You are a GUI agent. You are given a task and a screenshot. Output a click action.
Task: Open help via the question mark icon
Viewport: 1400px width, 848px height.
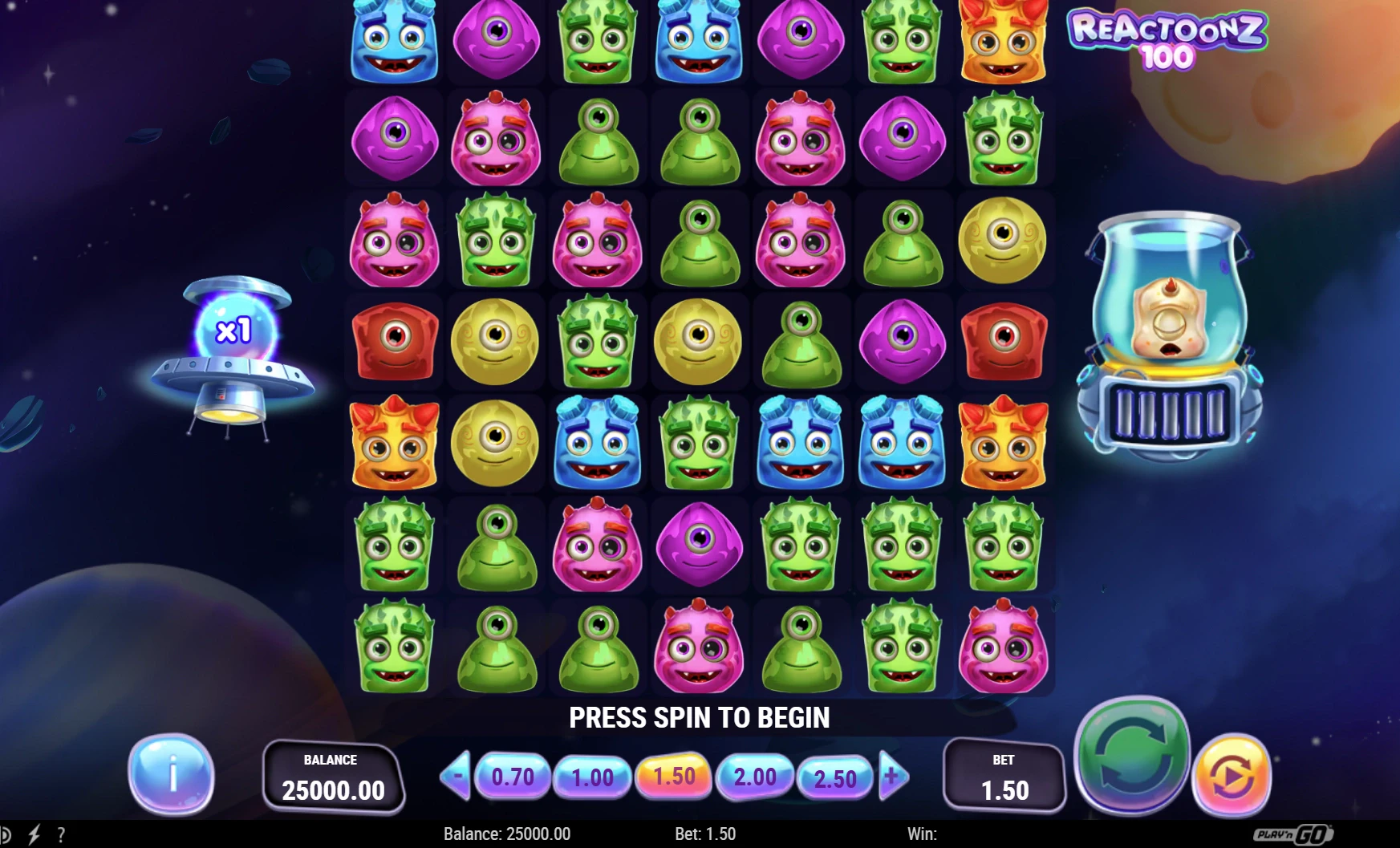(x=62, y=834)
